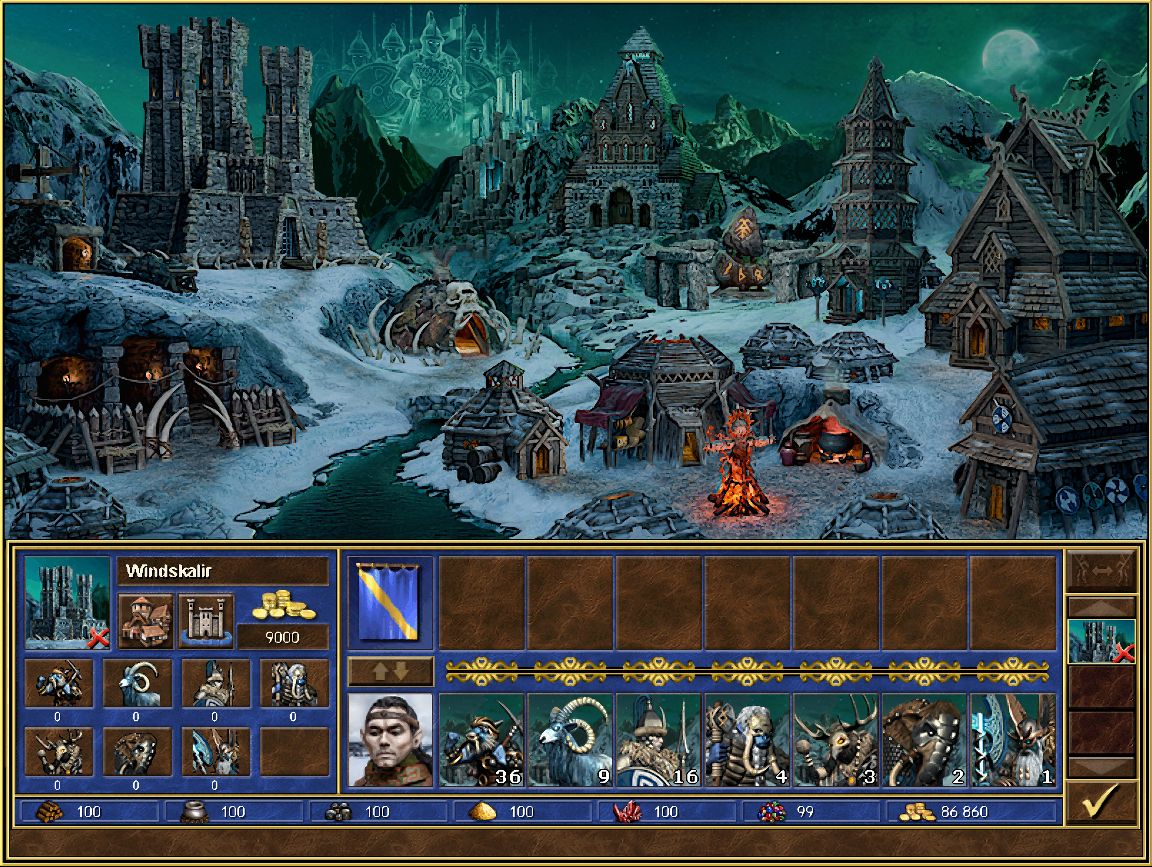Open the Town Hall building icon
The height and width of the screenshot is (867, 1152).
146,621
